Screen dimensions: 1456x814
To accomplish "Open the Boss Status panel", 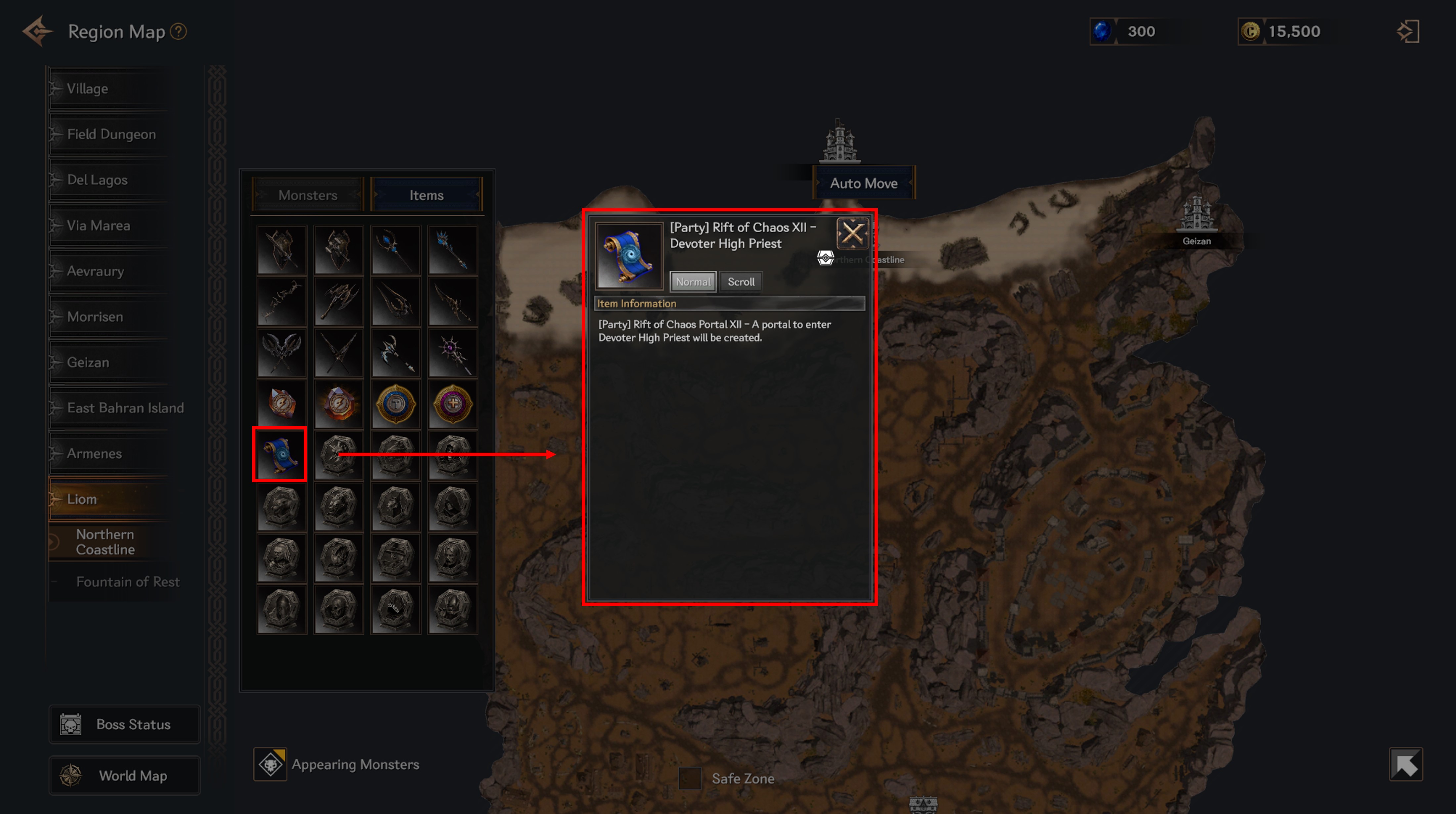I will 125,724.
